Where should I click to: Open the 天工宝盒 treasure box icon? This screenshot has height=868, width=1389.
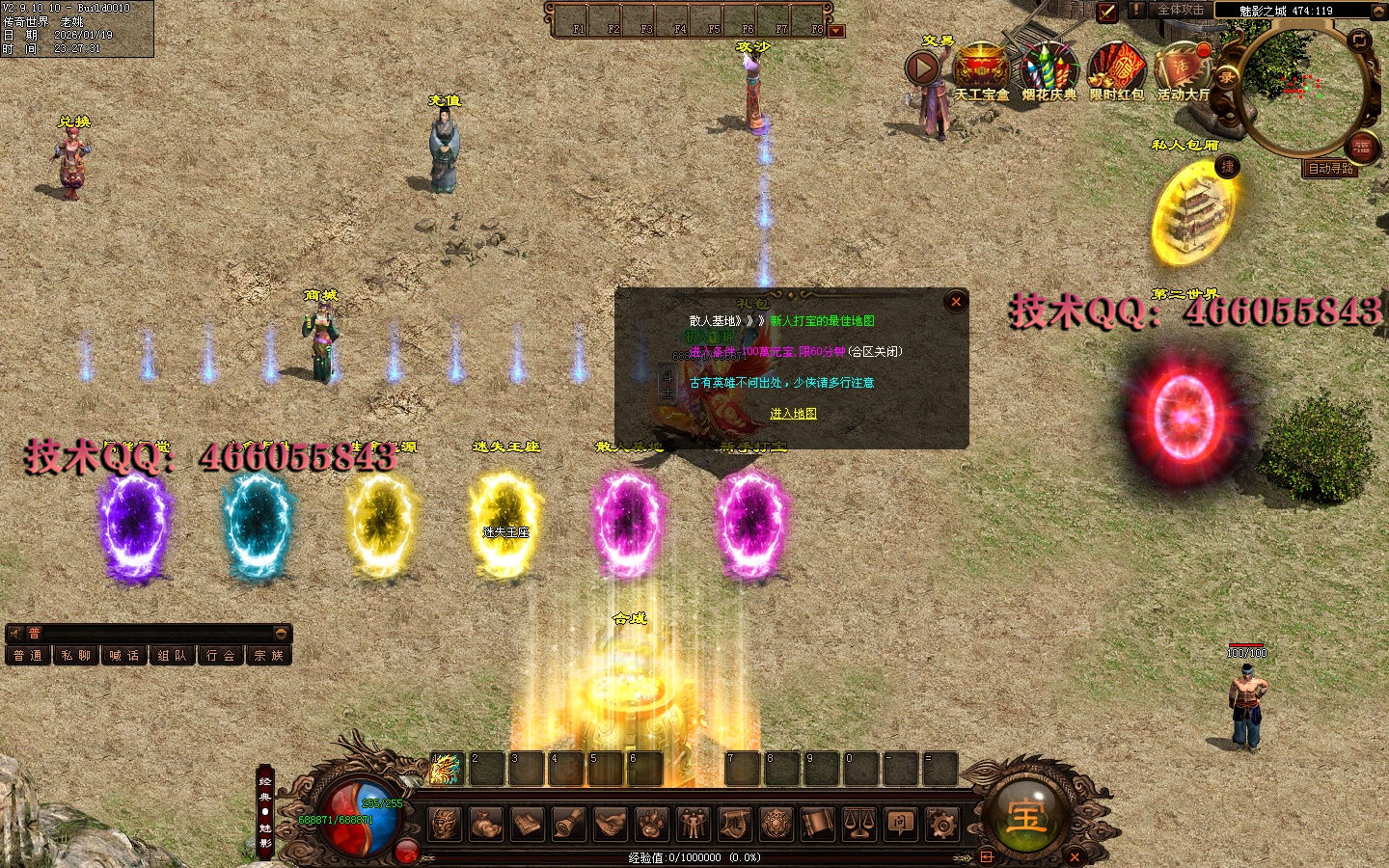tap(981, 69)
